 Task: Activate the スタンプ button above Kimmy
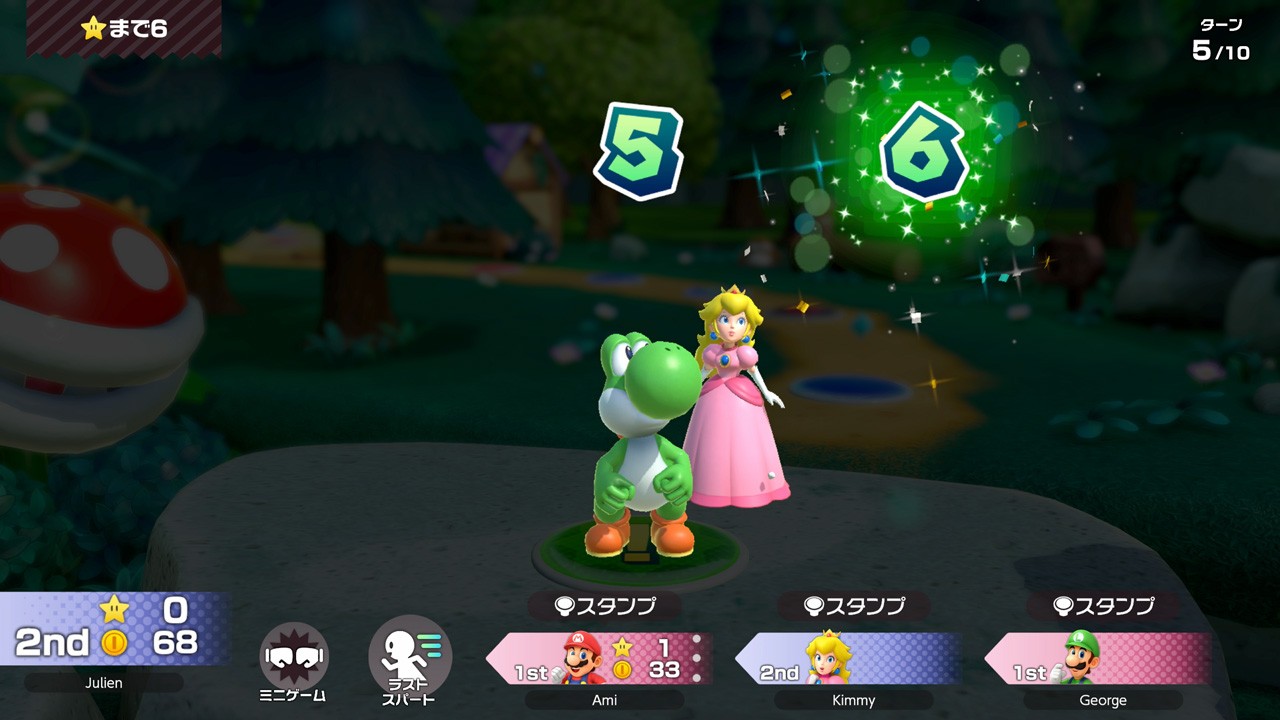(853, 605)
